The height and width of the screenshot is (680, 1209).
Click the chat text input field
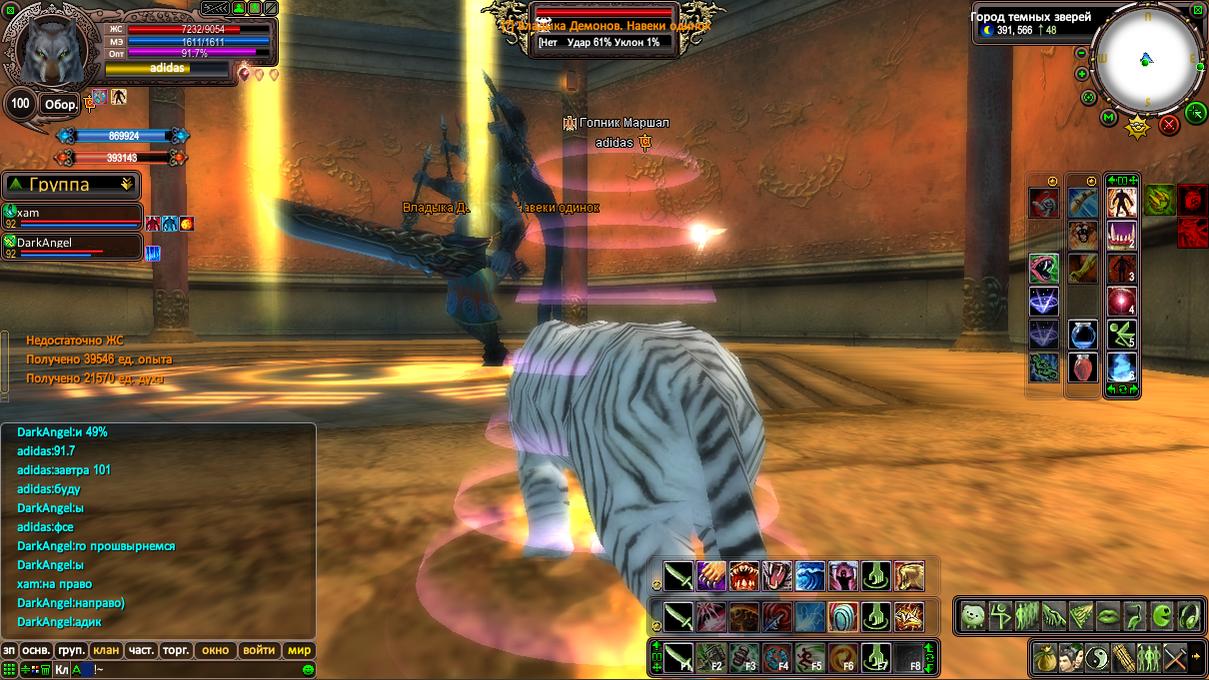[190, 669]
